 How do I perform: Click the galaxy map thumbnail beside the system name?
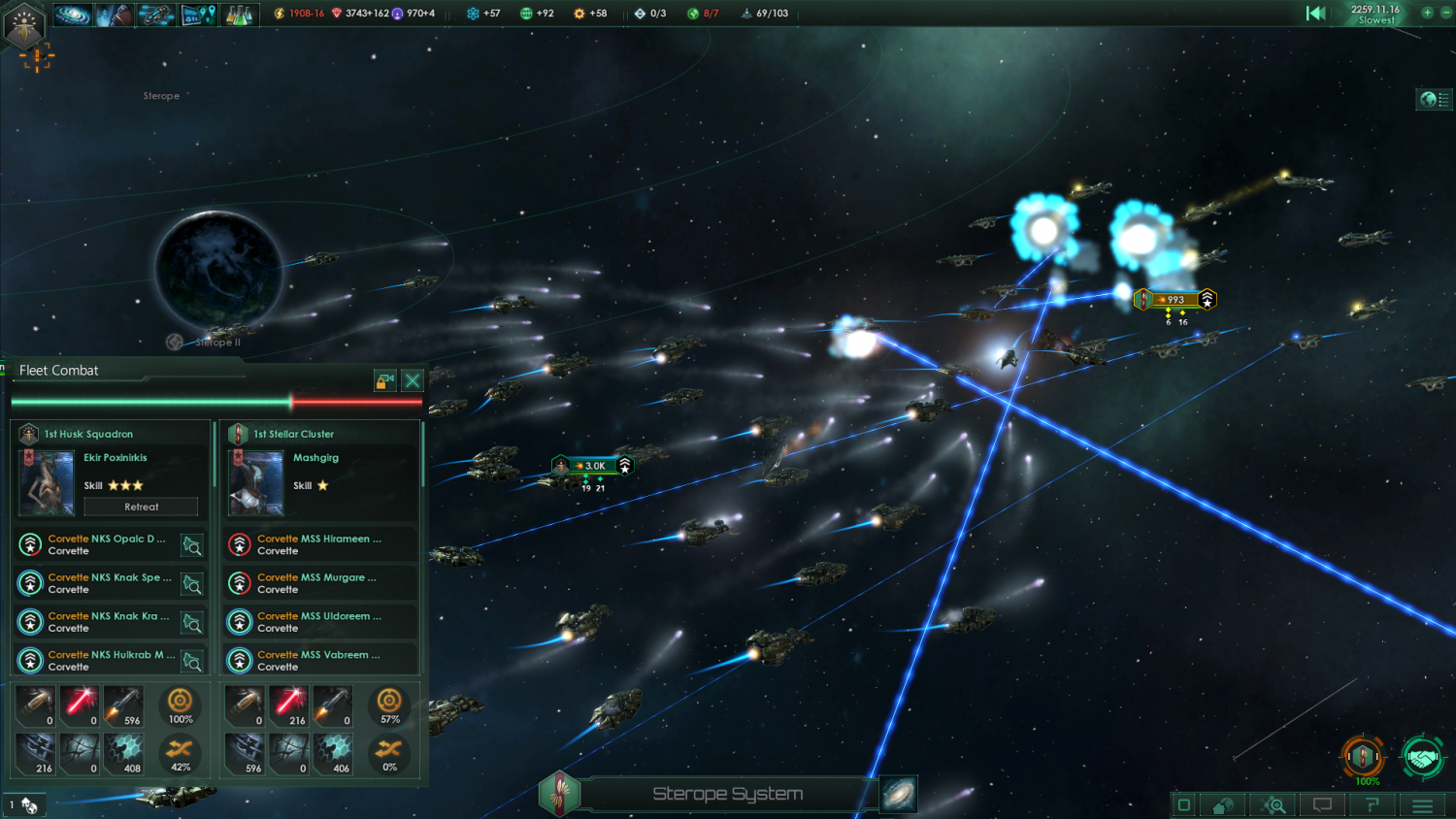897,793
